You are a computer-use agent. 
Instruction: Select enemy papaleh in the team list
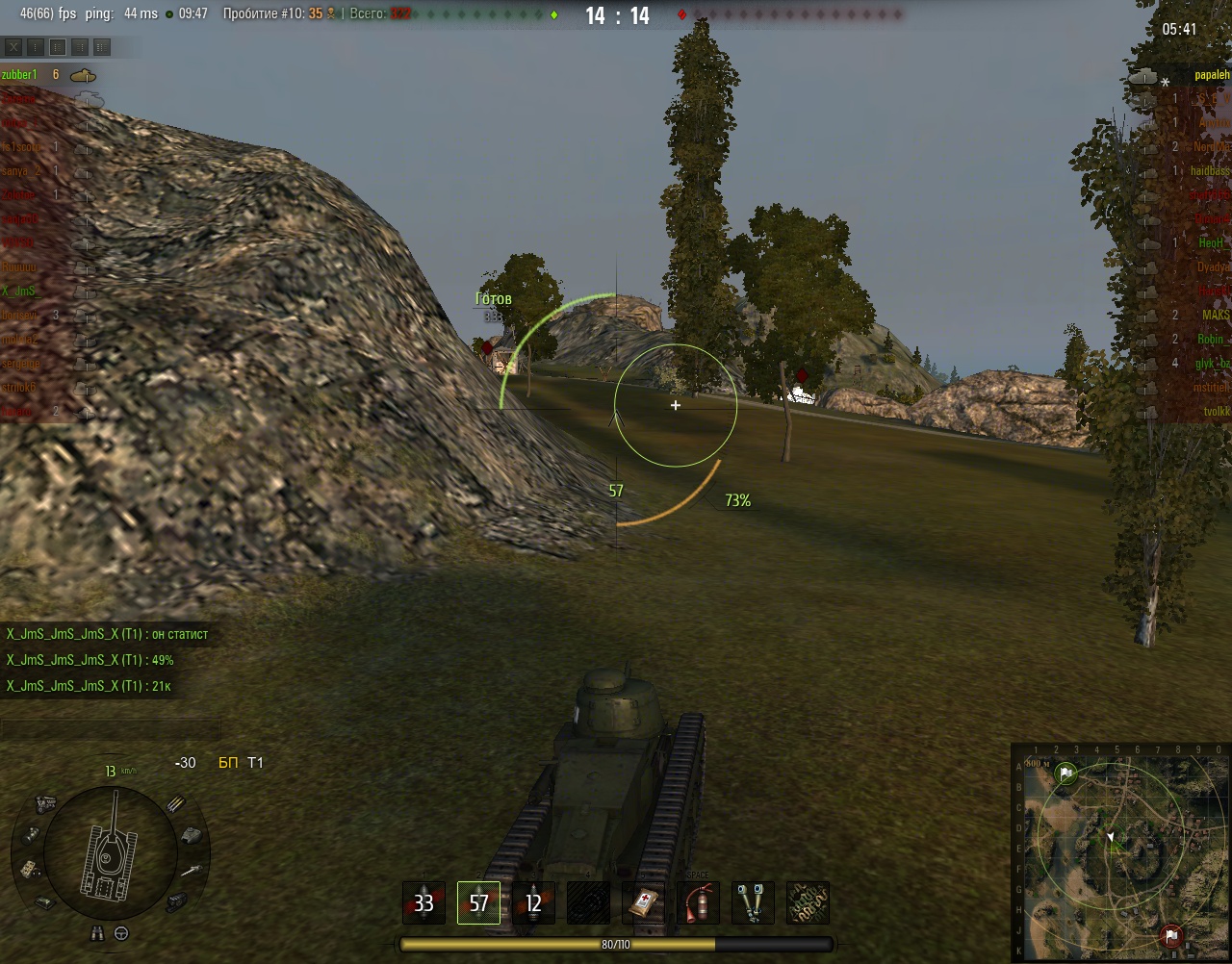point(1212,75)
